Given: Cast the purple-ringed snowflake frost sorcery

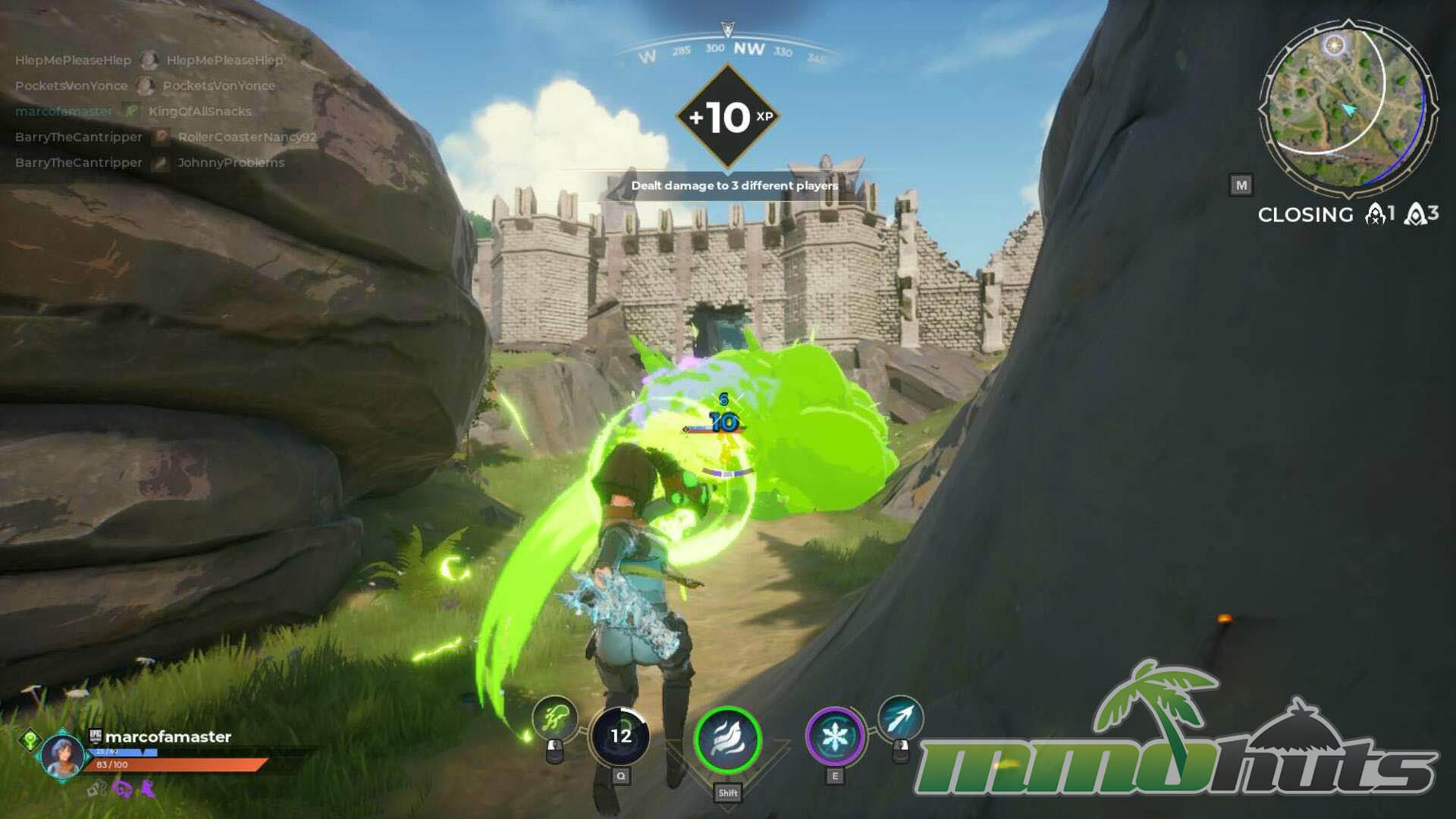Looking at the screenshot, I should click(834, 736).
